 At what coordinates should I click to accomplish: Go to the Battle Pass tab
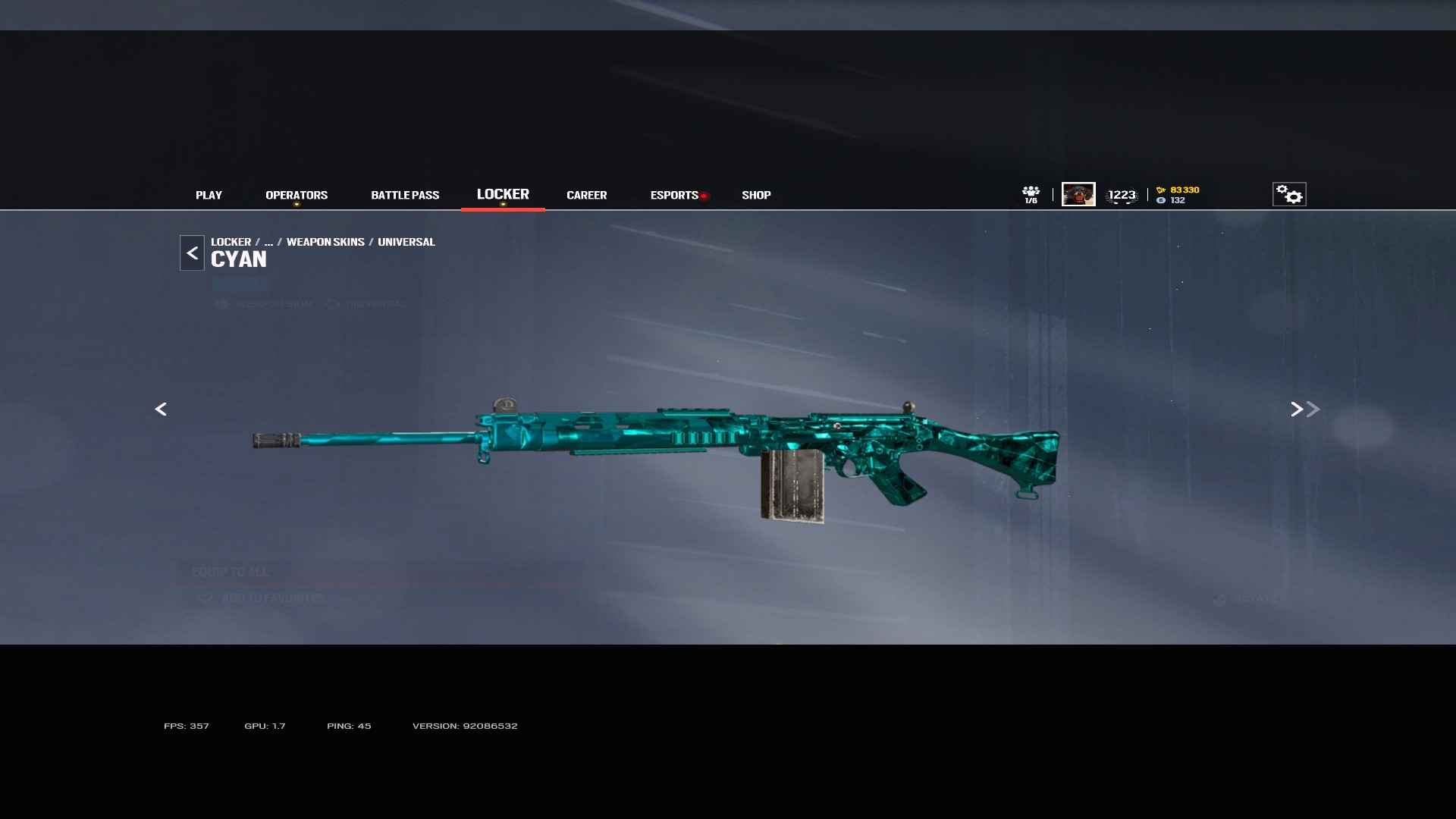[x=405, y=195]
